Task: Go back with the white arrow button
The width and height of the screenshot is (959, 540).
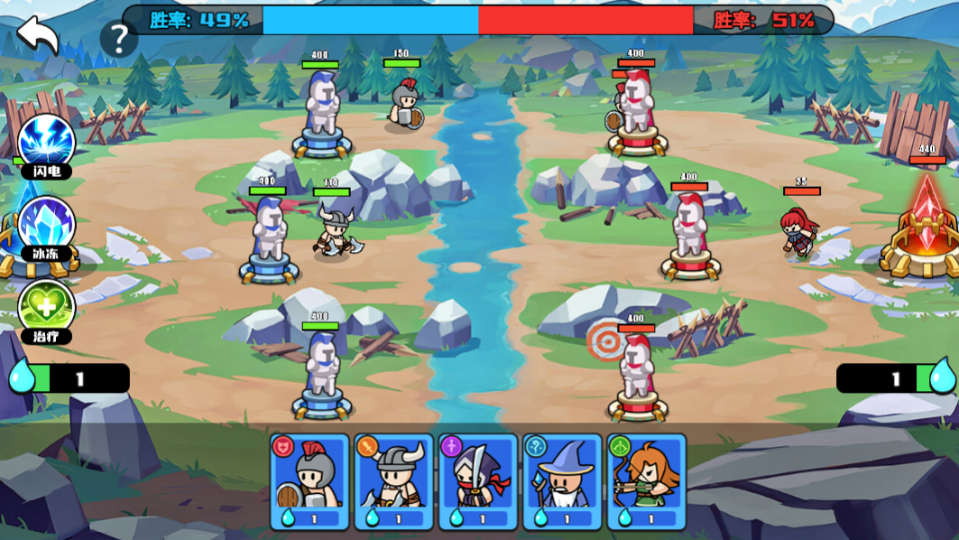Action: pyautogui.click(x=38, y=34)
